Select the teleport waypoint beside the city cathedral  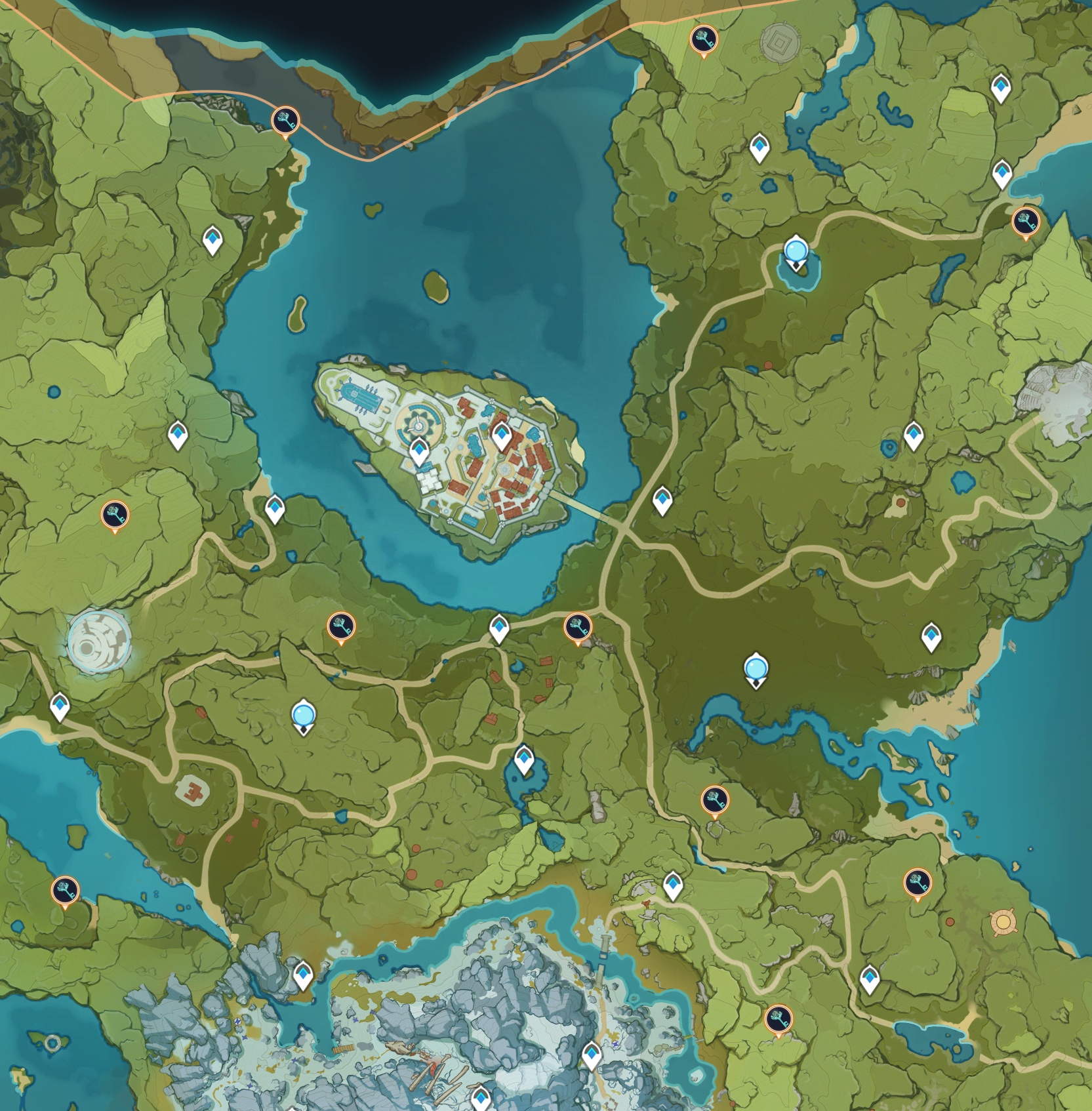coord(419,451)
